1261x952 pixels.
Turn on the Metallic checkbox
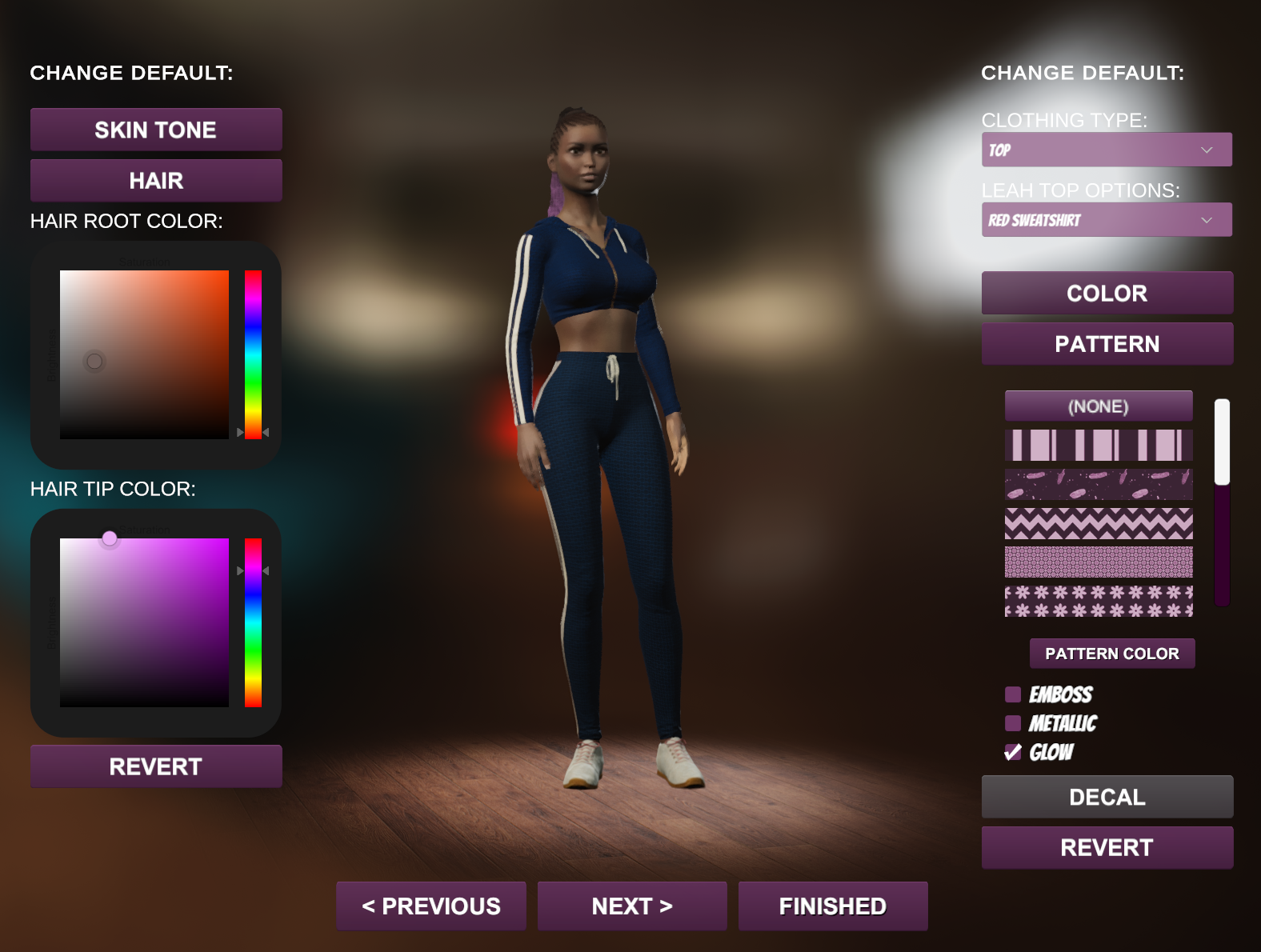point(1013,723)
